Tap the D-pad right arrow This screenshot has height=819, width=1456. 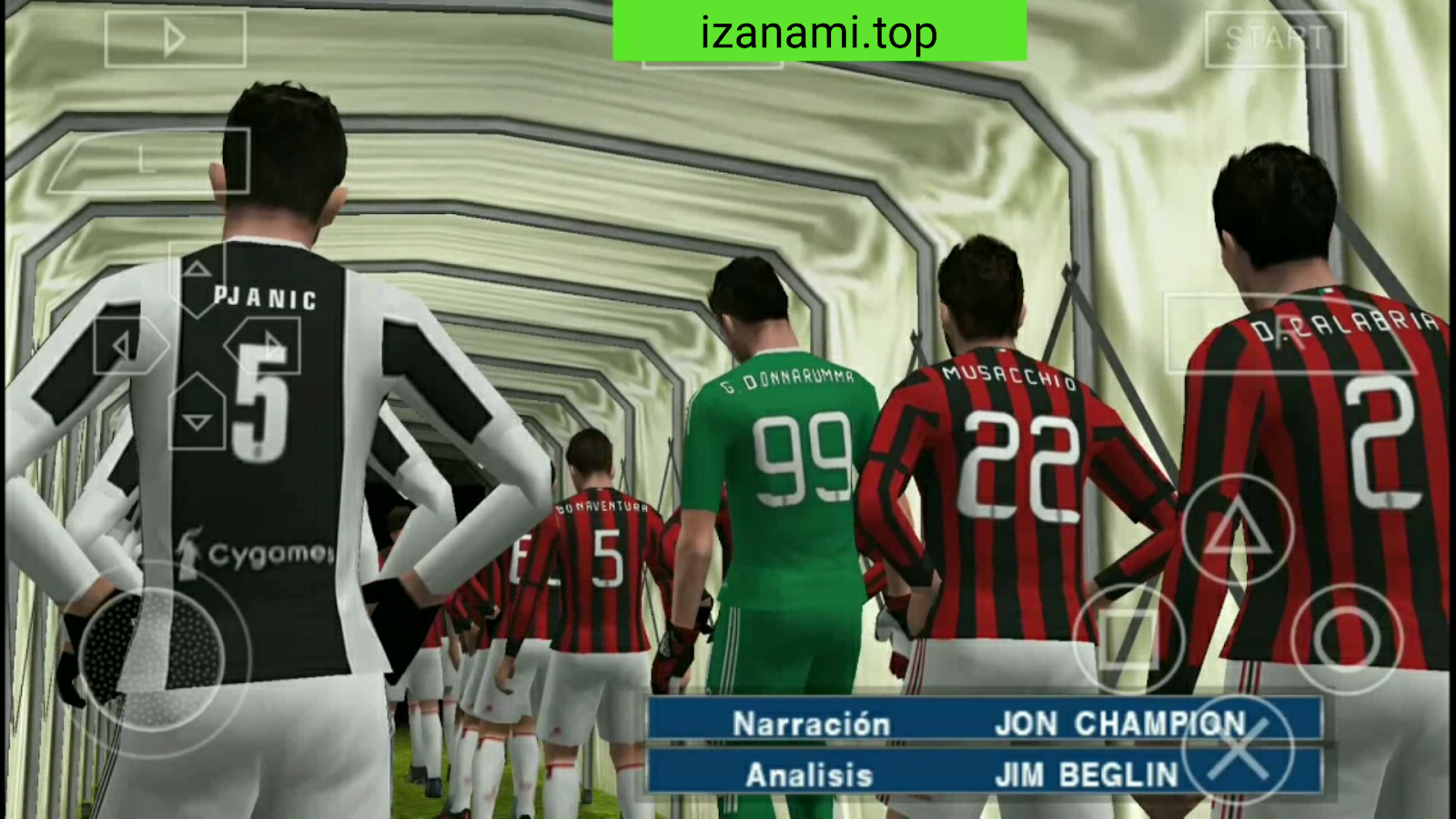pyautogui.click(x=269, y=344)
